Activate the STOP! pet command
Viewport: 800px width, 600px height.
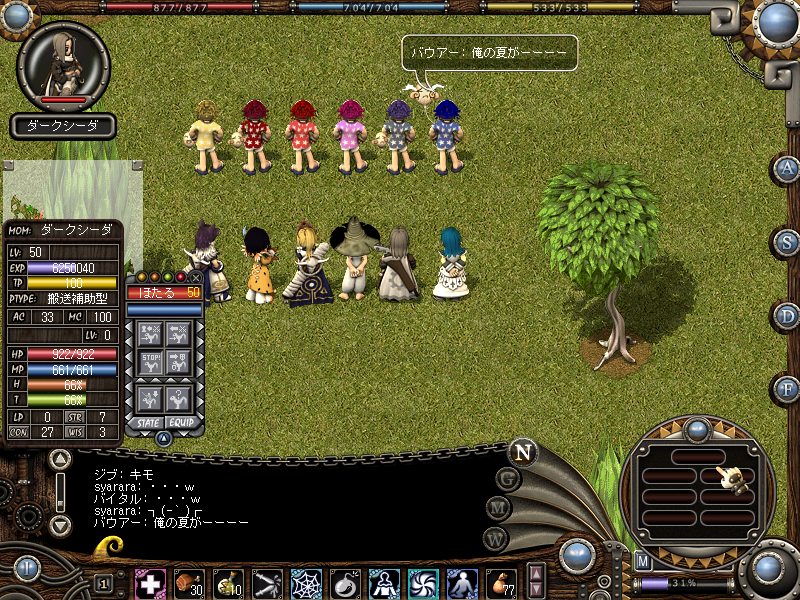tap(151, 362)
